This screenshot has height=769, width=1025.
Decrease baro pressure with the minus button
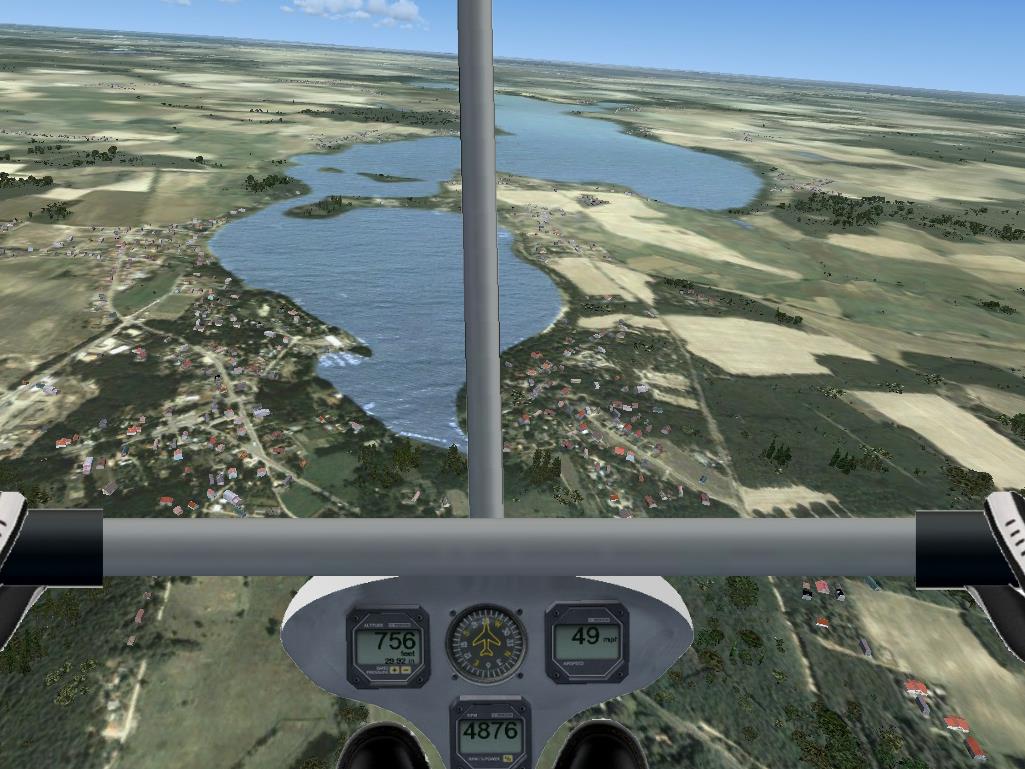click(406, 670)
